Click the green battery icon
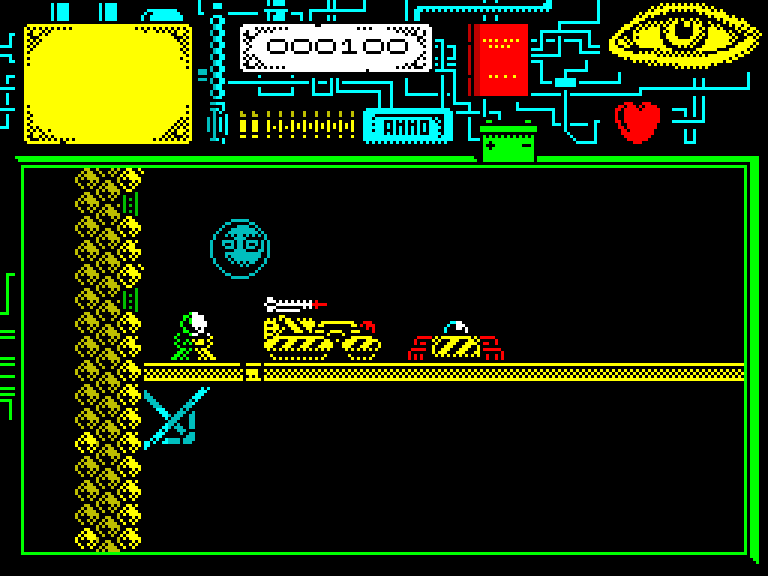The height and width of the screenshot is (576, 768). [x=508, y=145]
